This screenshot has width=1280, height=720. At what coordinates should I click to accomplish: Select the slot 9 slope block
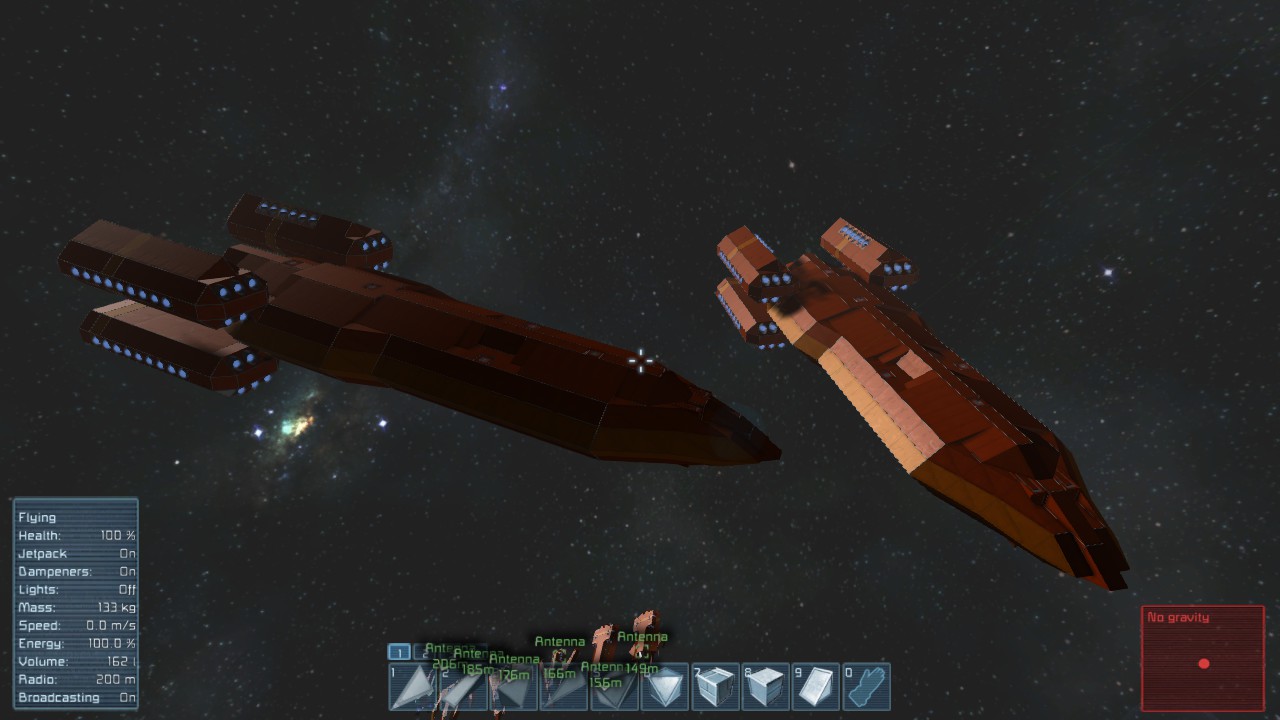coord(816,687)
